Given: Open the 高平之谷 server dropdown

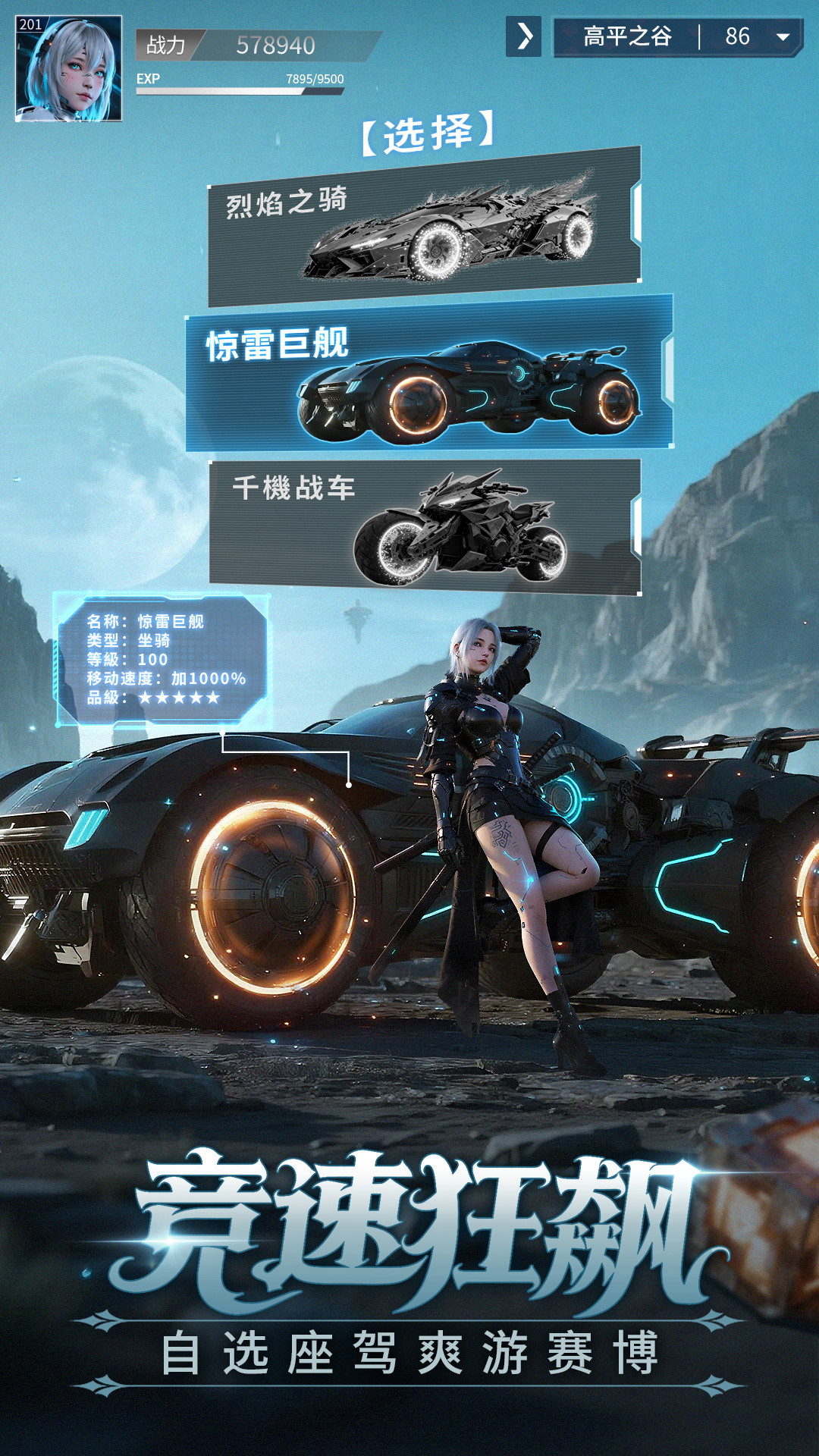Looking at the screenshot, I should pos(783,36).
